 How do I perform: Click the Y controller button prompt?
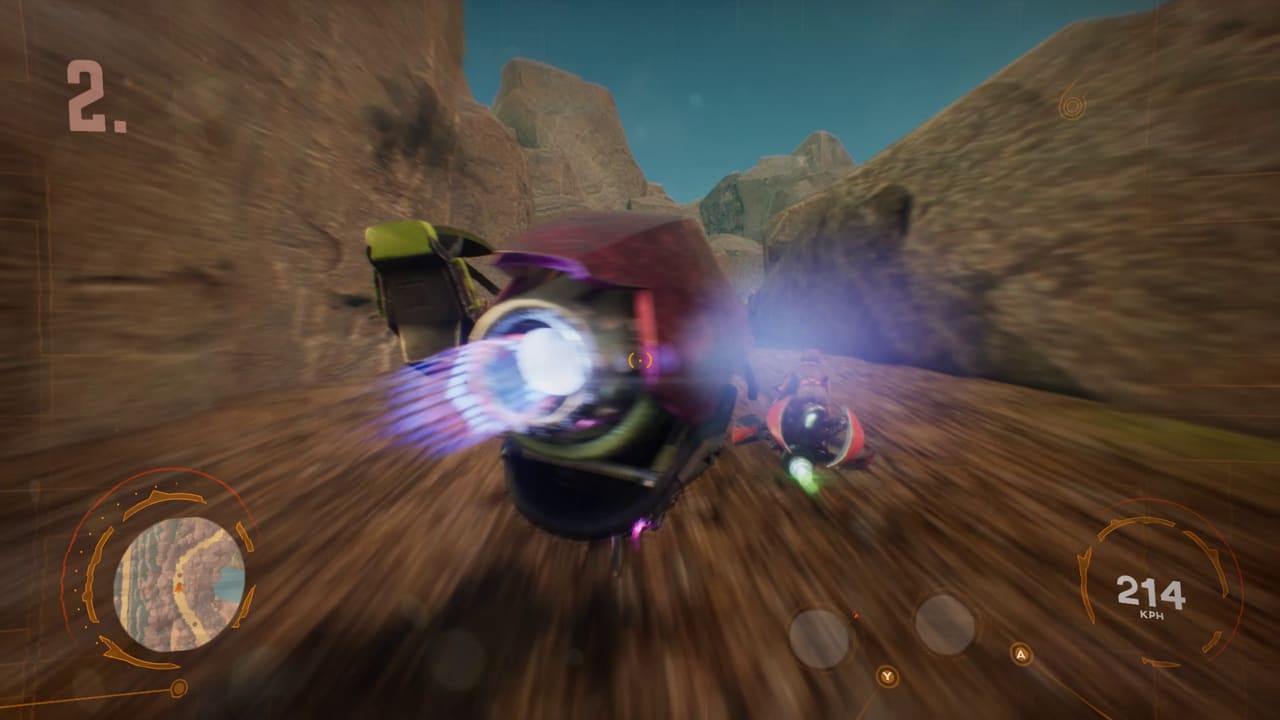(886, 677)
